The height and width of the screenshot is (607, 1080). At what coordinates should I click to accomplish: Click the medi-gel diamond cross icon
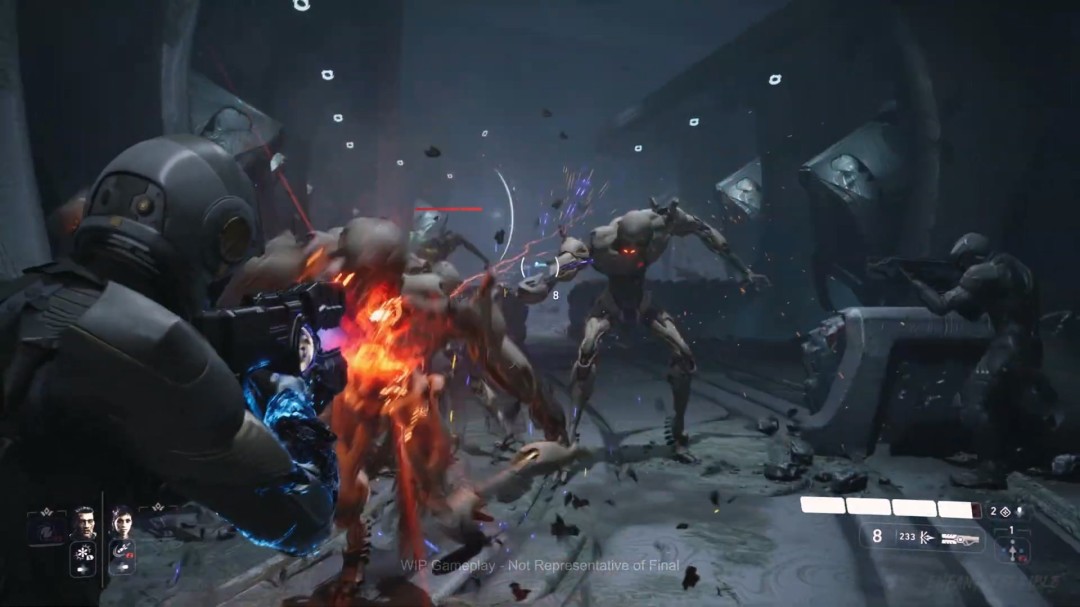(x=1005, y=511)
